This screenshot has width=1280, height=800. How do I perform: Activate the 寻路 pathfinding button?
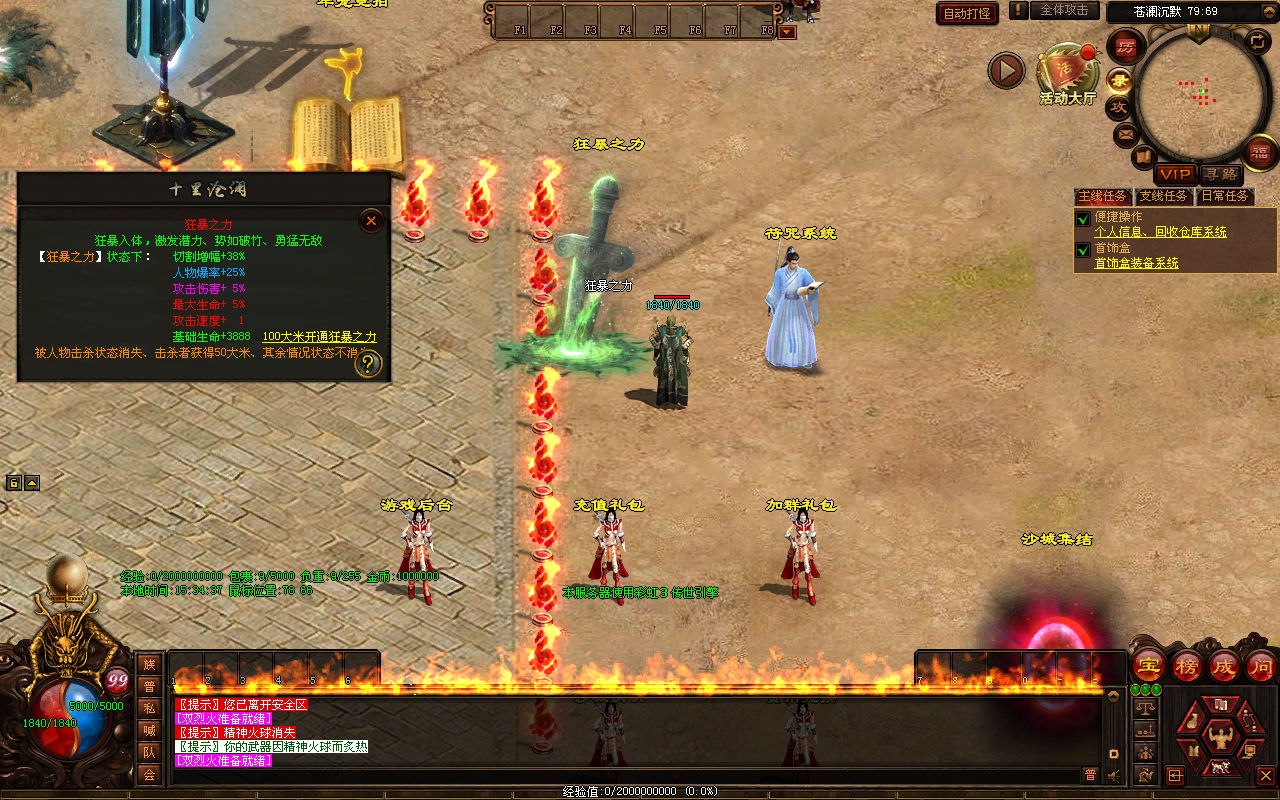(1218, 174)
